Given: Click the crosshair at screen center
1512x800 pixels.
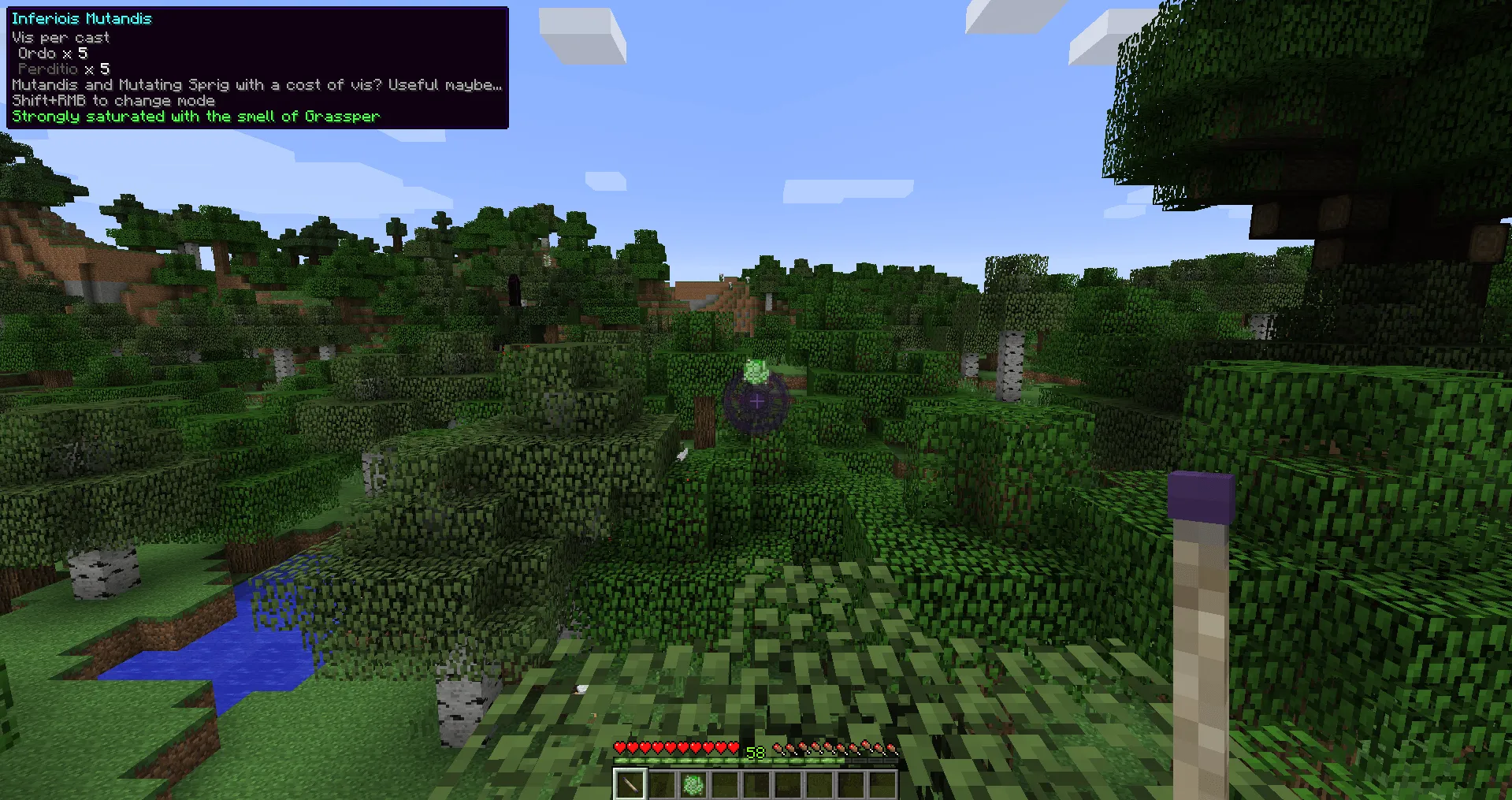Looking at the screenshot, I should pos(756,400).
